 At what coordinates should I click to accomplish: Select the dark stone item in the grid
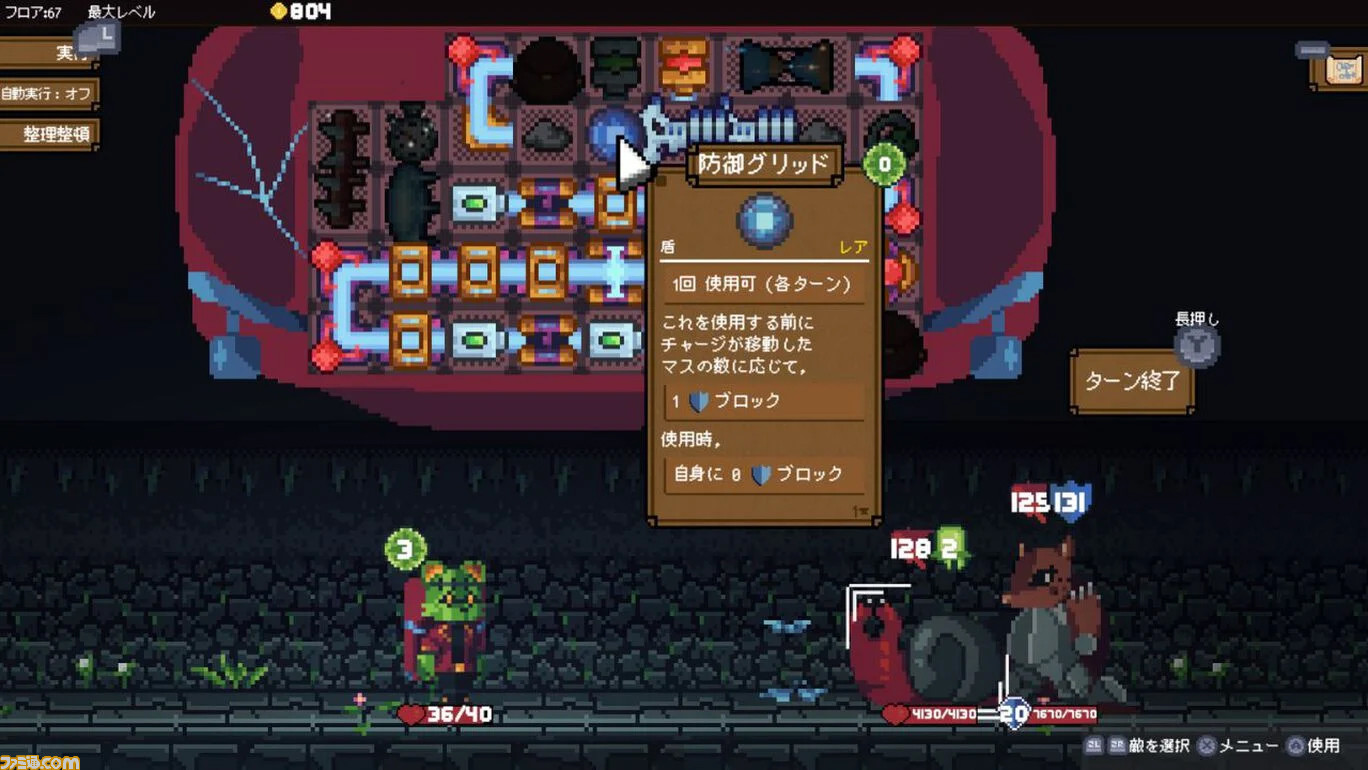pyautogui.click(x=550, y=133)
